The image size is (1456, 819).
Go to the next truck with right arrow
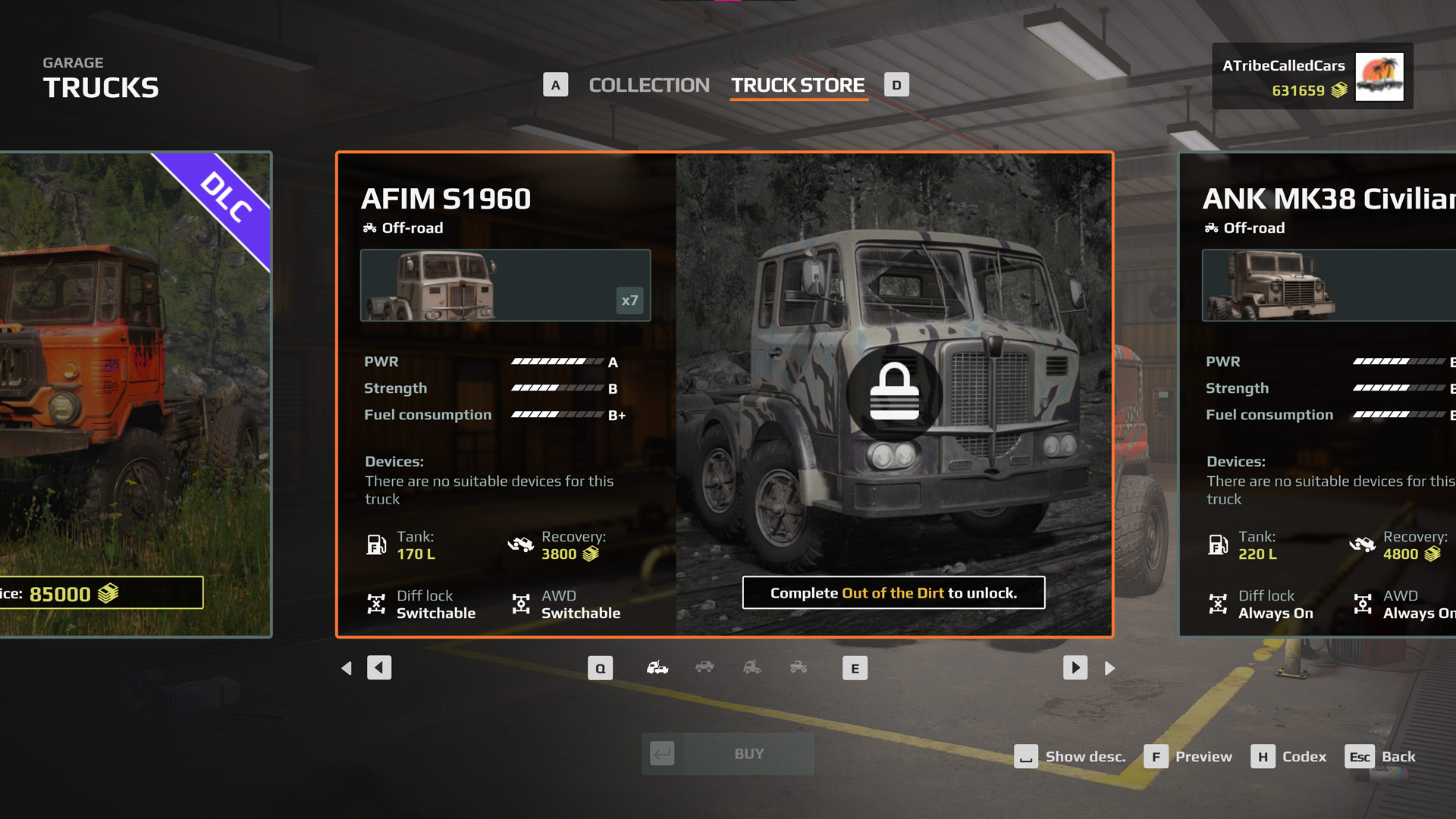click(1075, 668)
